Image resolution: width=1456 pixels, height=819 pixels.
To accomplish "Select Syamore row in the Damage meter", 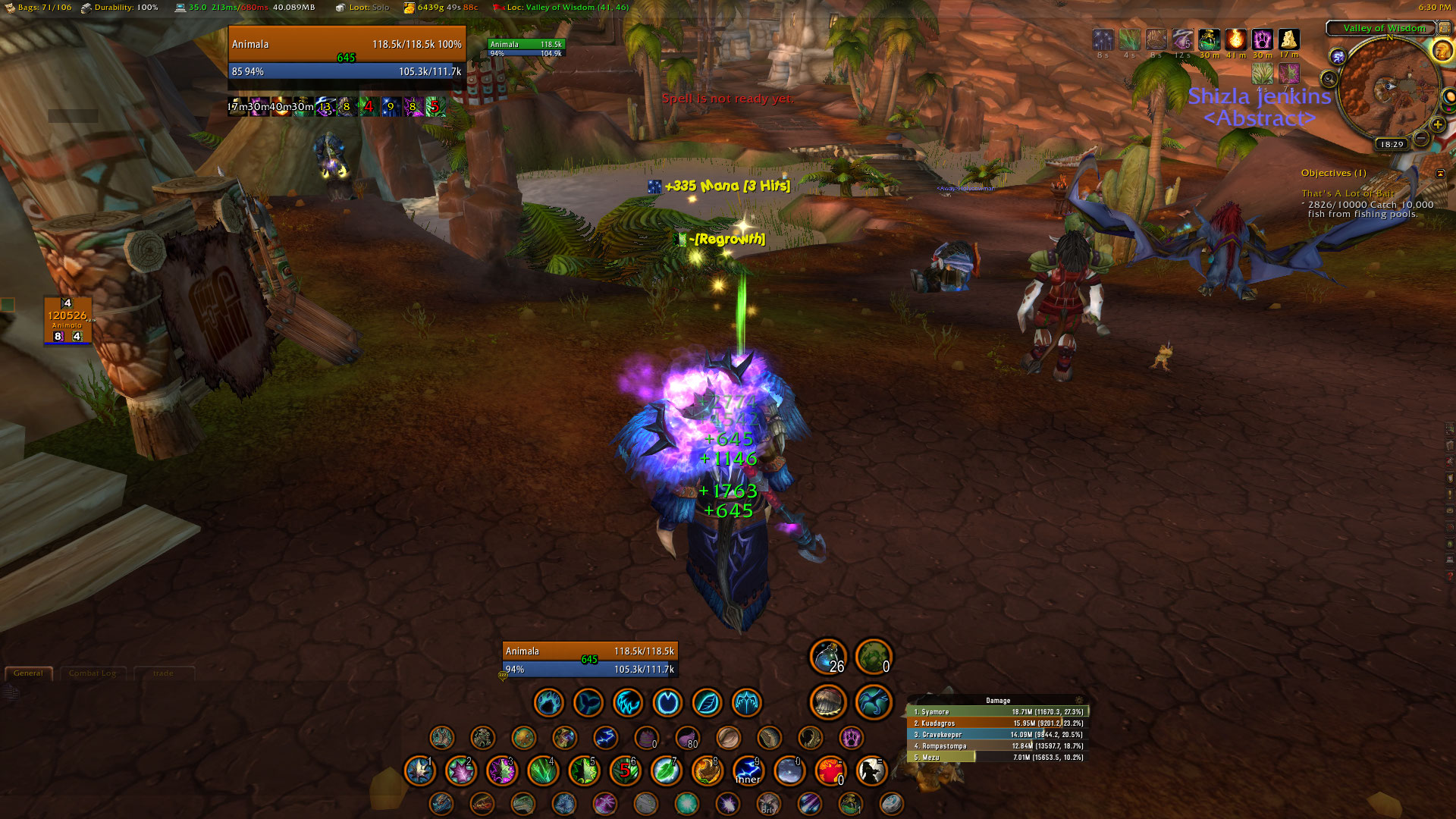I will click(998, 712).
